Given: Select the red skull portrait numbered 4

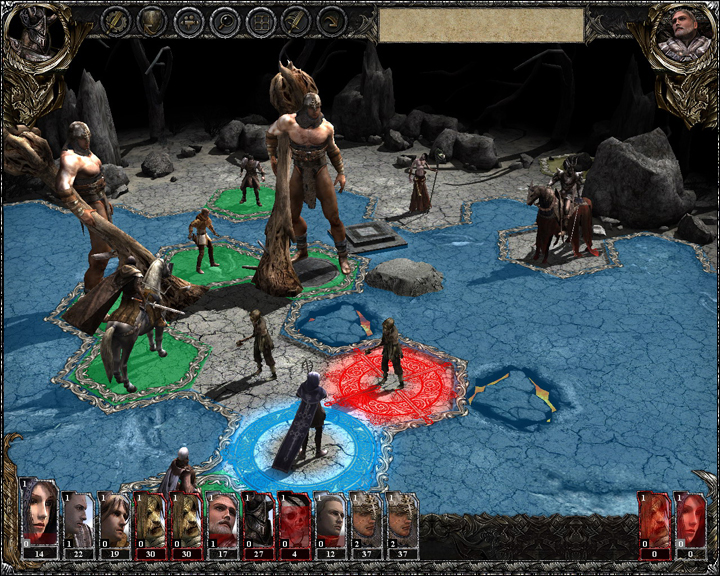Looking at the screenshot, I should click(x=294, y=518).
